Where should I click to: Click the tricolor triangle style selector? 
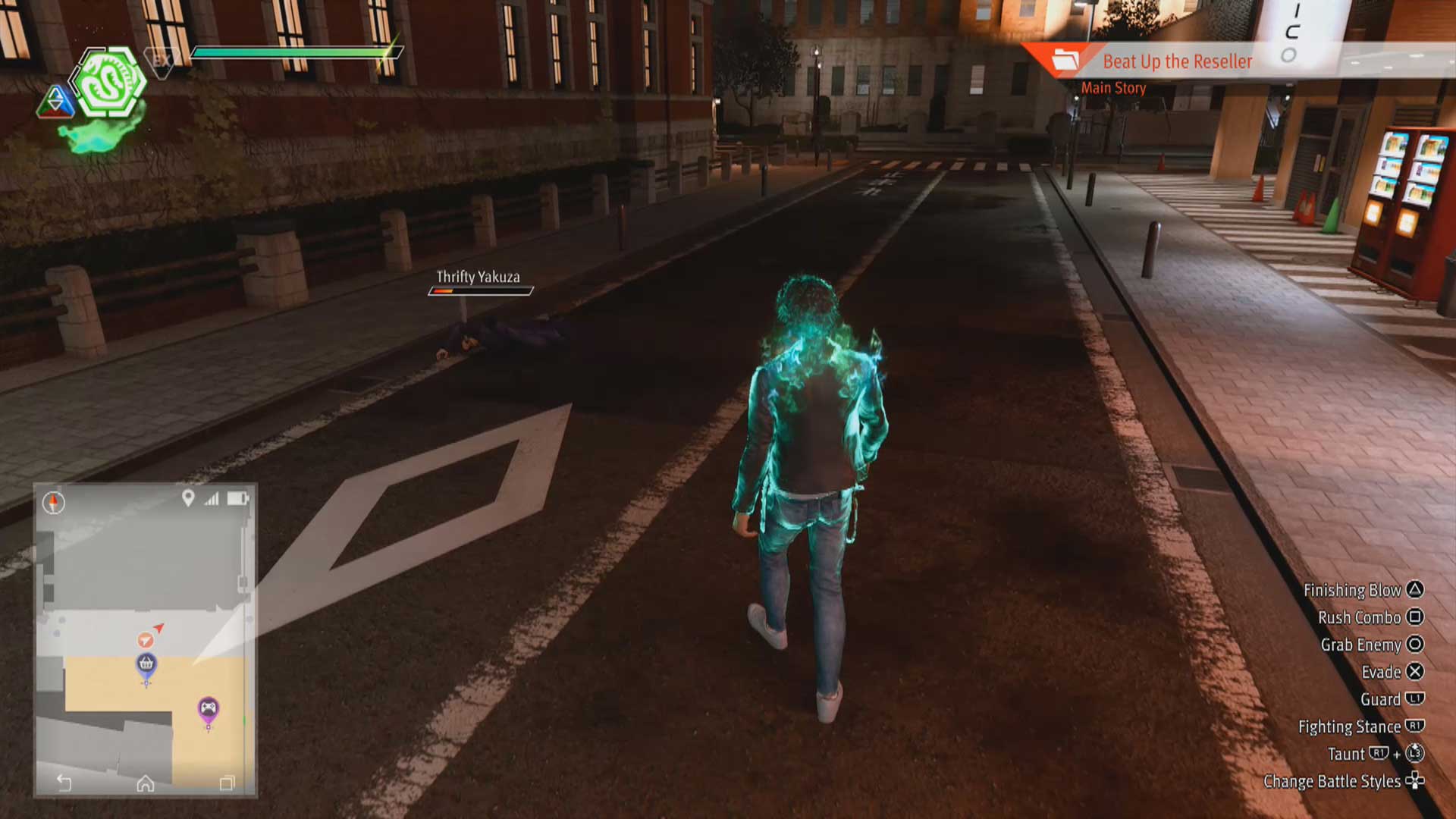(x=55, y=102)
